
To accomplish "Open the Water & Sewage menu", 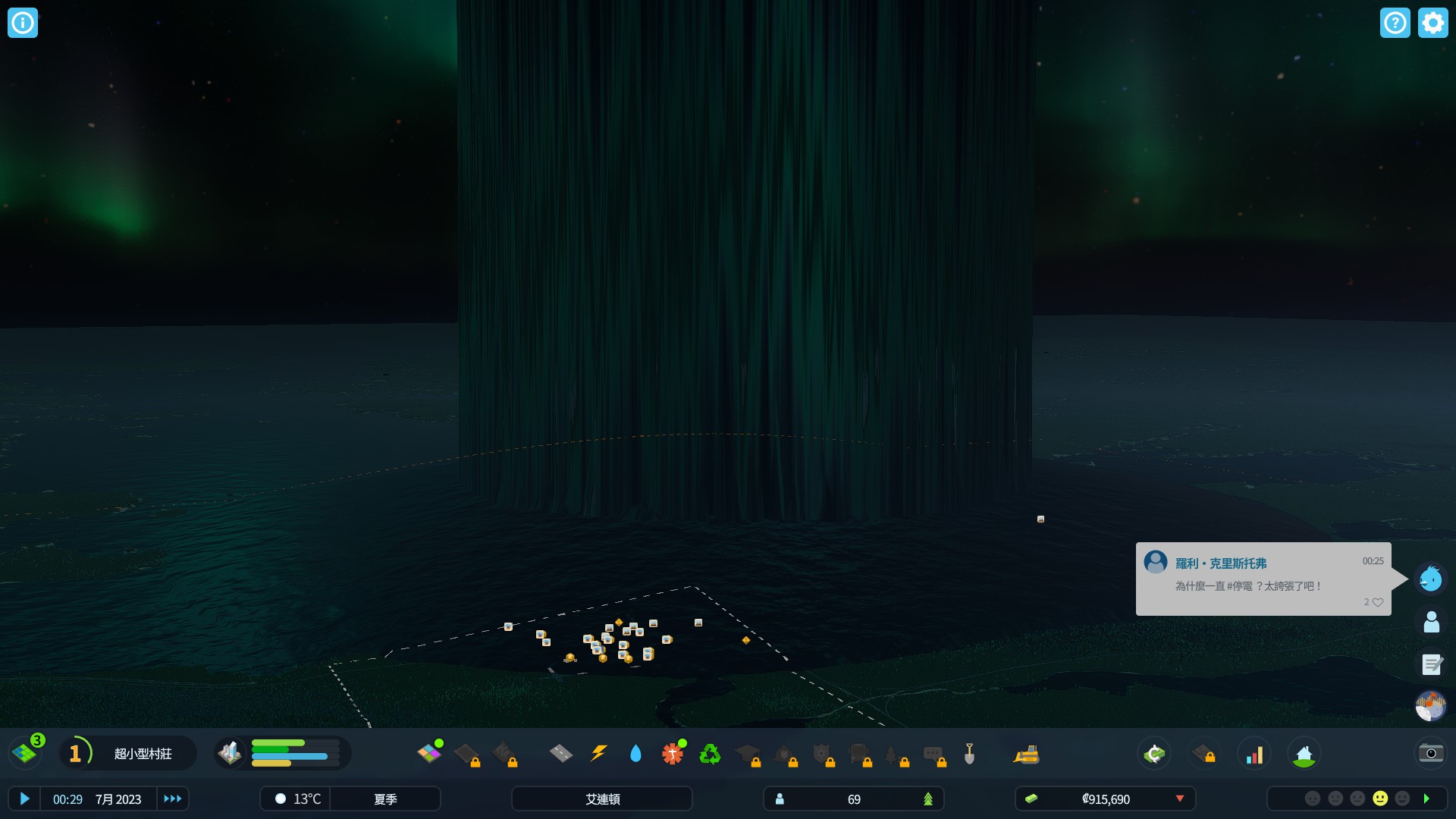I will (635, 753).
